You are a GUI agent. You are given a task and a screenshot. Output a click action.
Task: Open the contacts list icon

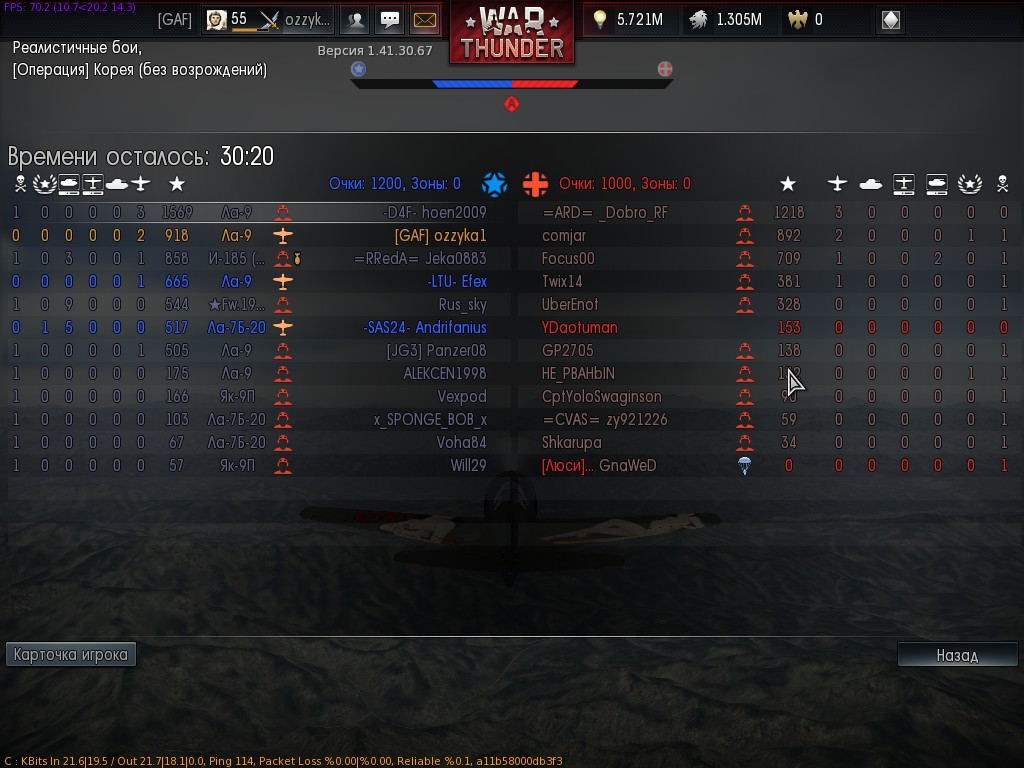pos(355,20)
